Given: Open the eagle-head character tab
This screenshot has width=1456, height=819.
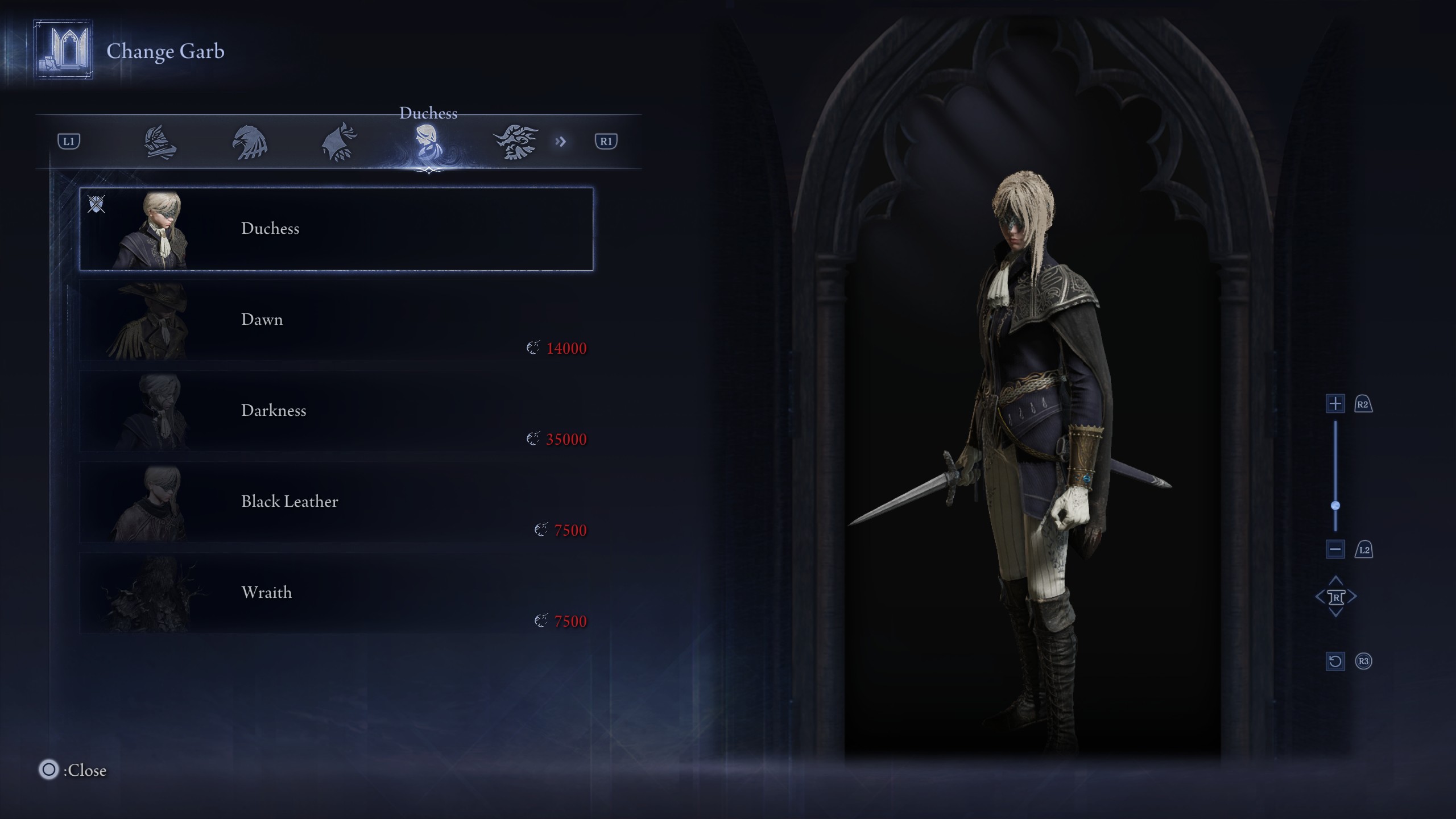Looking at the screenshot, I should click(x=250, y=142).
